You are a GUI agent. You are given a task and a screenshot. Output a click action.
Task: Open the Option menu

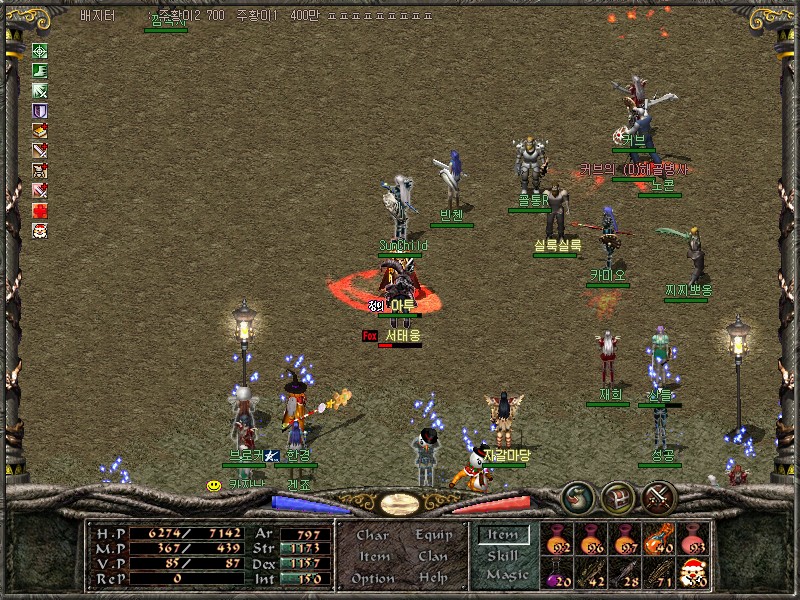click(372, 578)
